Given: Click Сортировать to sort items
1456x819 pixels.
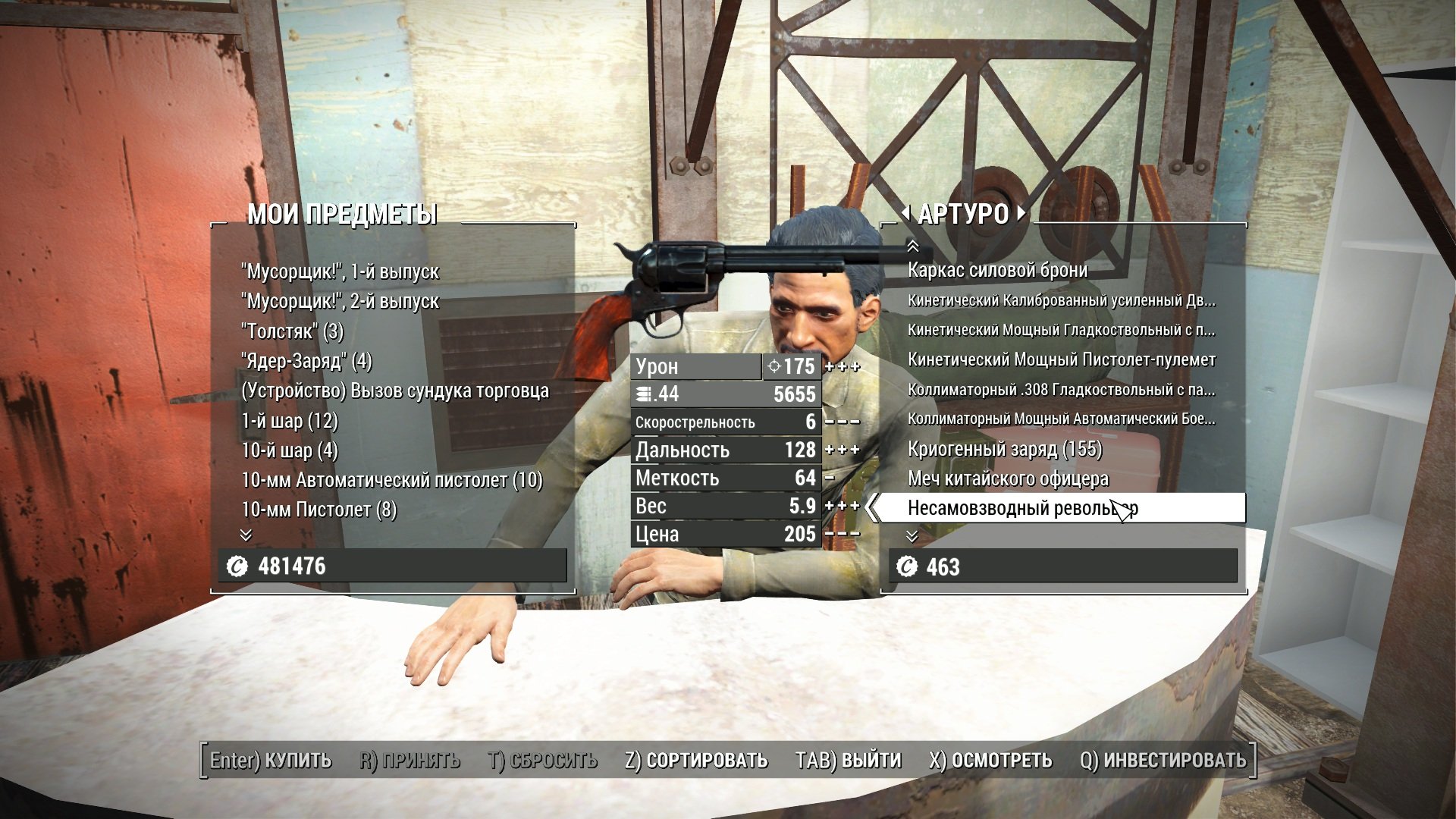Looking at the screenshot, I should pos(696,760).
